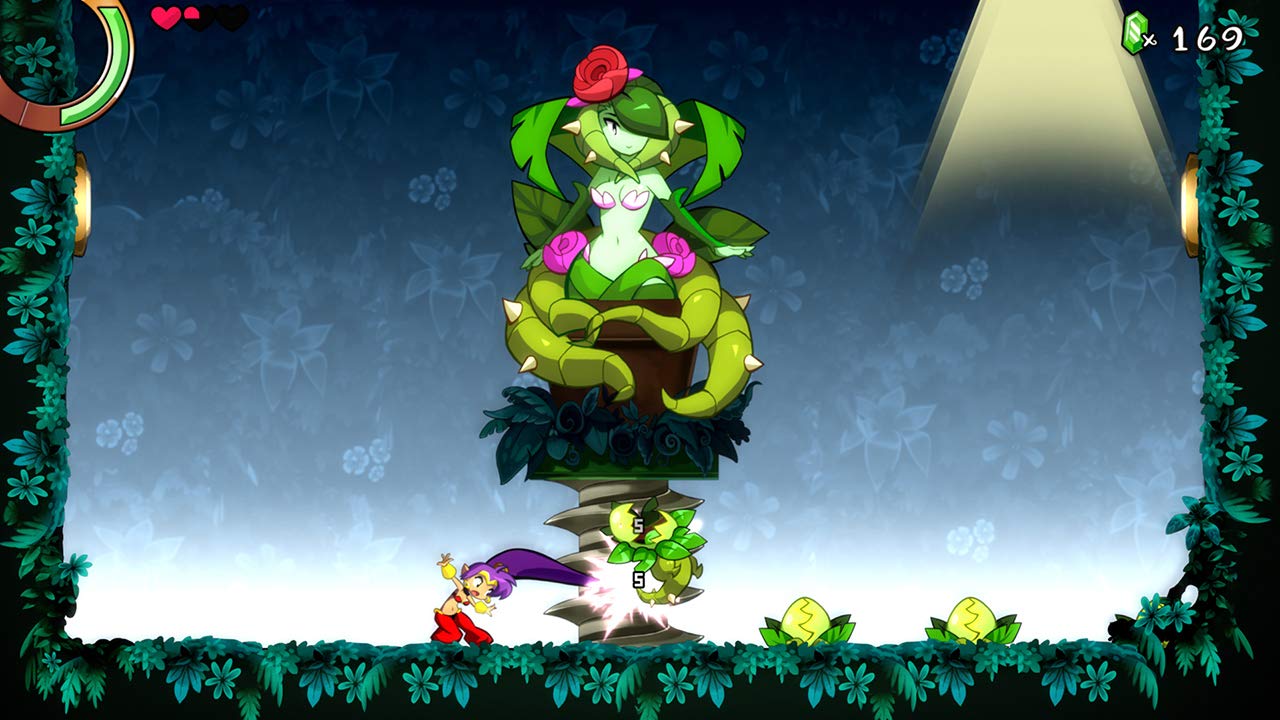The height and width of the screenshot is (720, 1280).
Task: Select the filled red heart icon
Action: pos(163,16)
